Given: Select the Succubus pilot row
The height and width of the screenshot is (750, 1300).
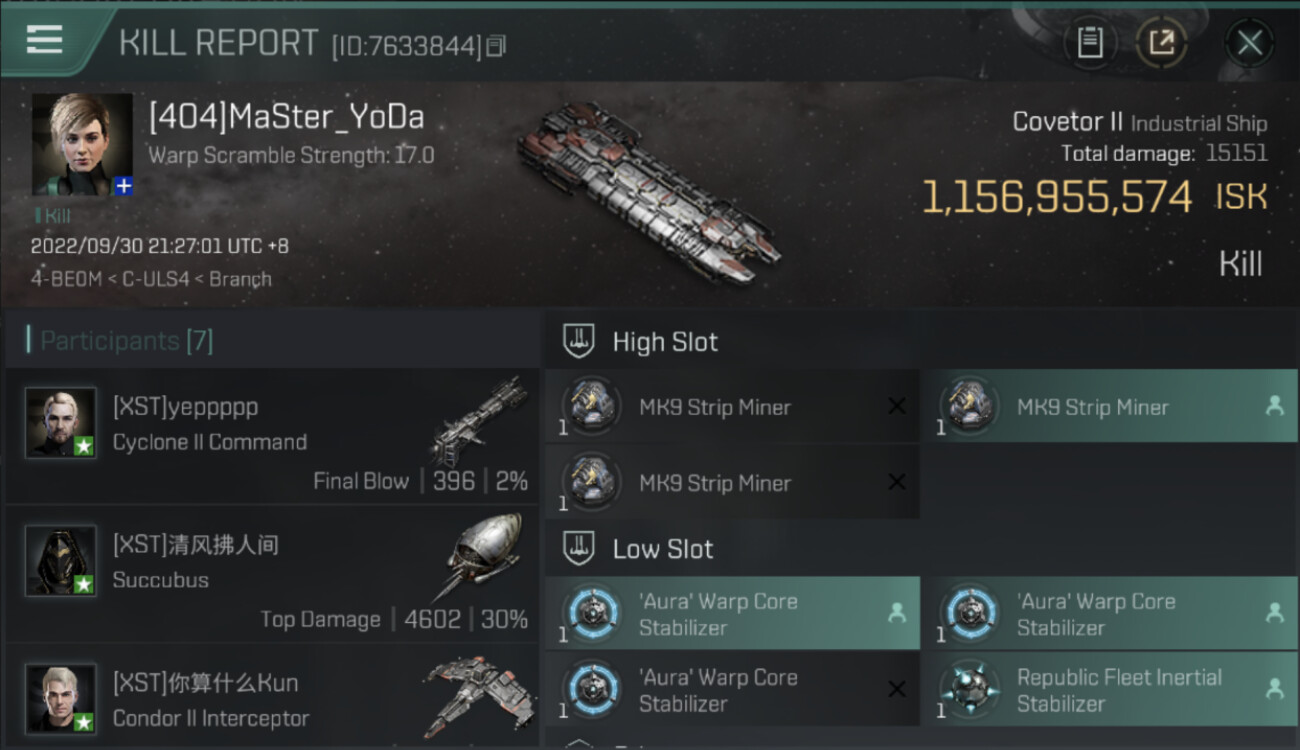Looking at the screenshot, I should (272, 574).
